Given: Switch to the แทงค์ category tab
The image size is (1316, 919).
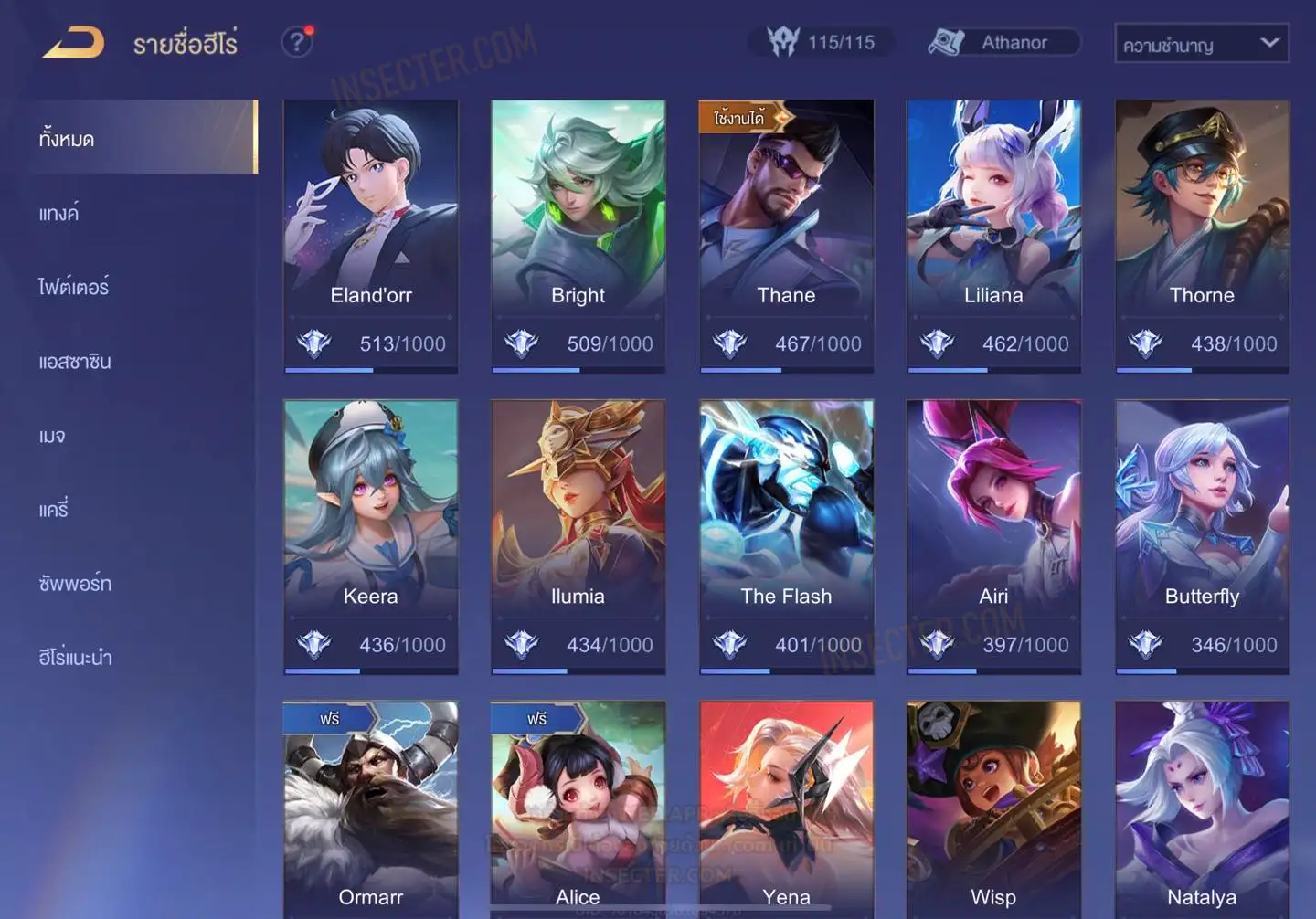Looking at the screenshot, I should pos(59,214).
